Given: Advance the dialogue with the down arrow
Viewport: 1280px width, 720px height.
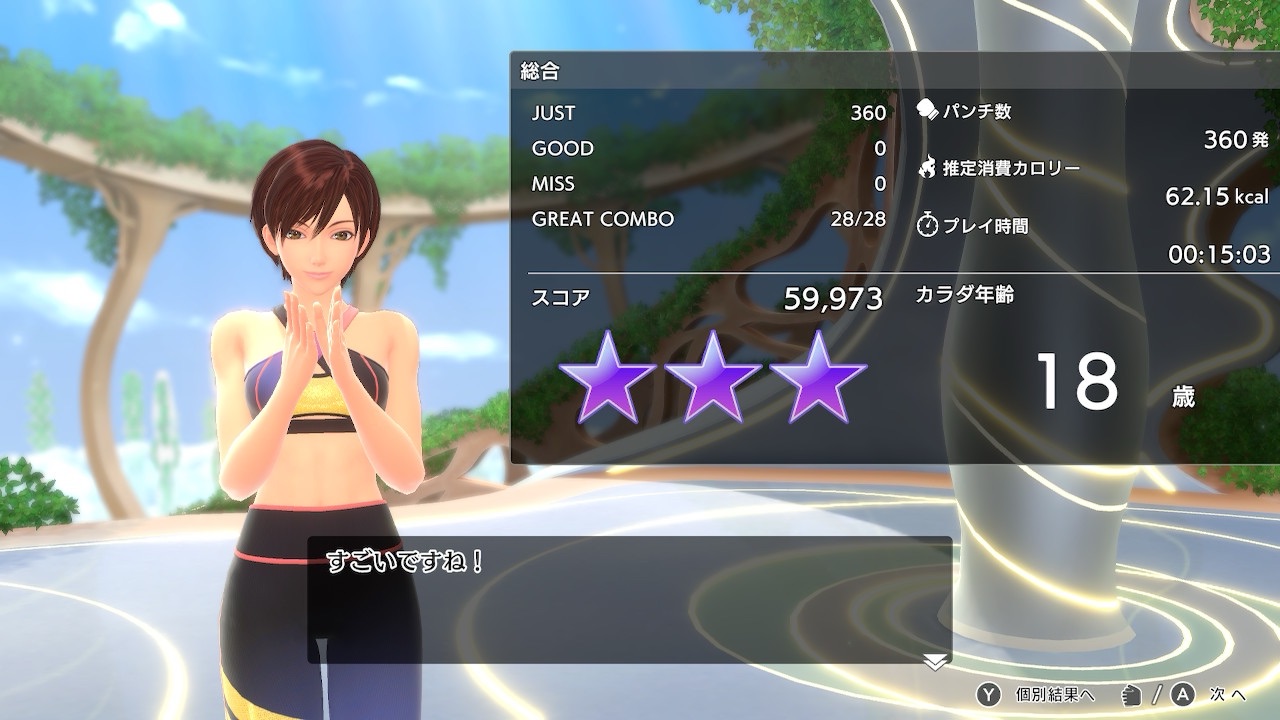Looking at the screenshot, I should pos(935,661).
